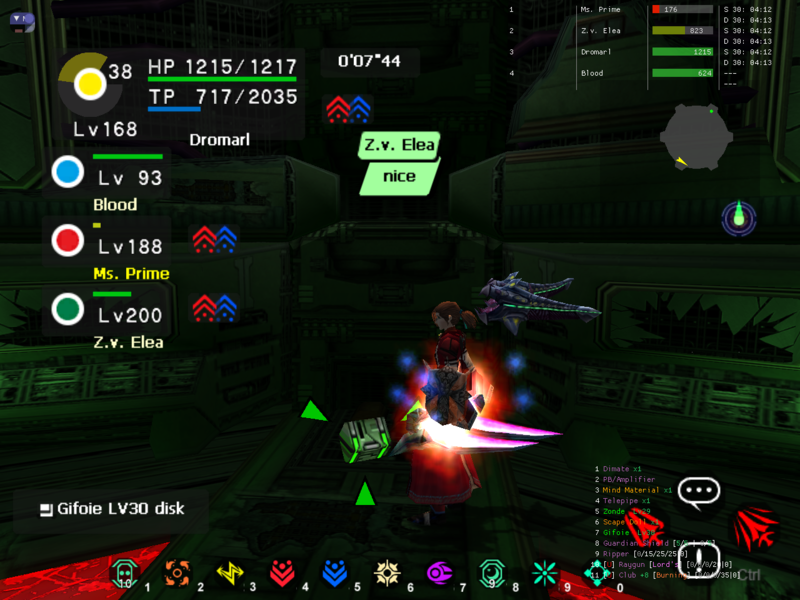
Task: Open chat with the speech bubble button
Action: click(x=698, y=491)
